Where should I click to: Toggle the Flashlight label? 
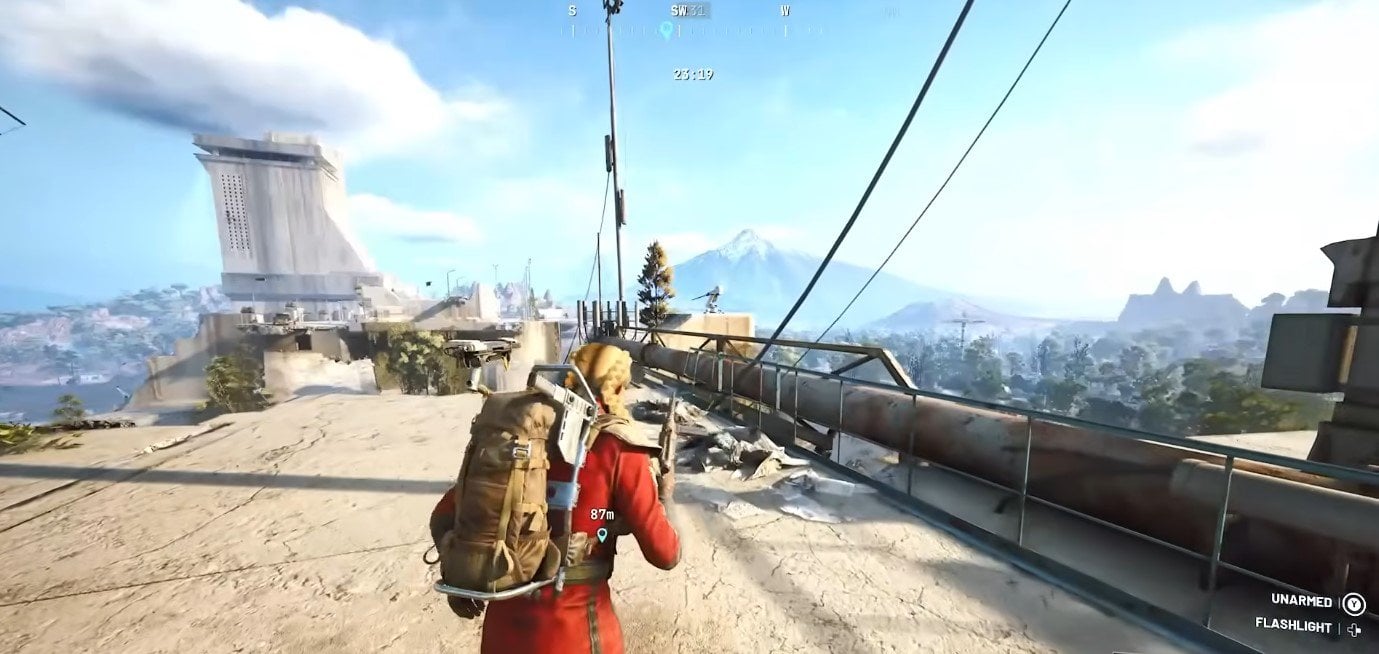1293,627
